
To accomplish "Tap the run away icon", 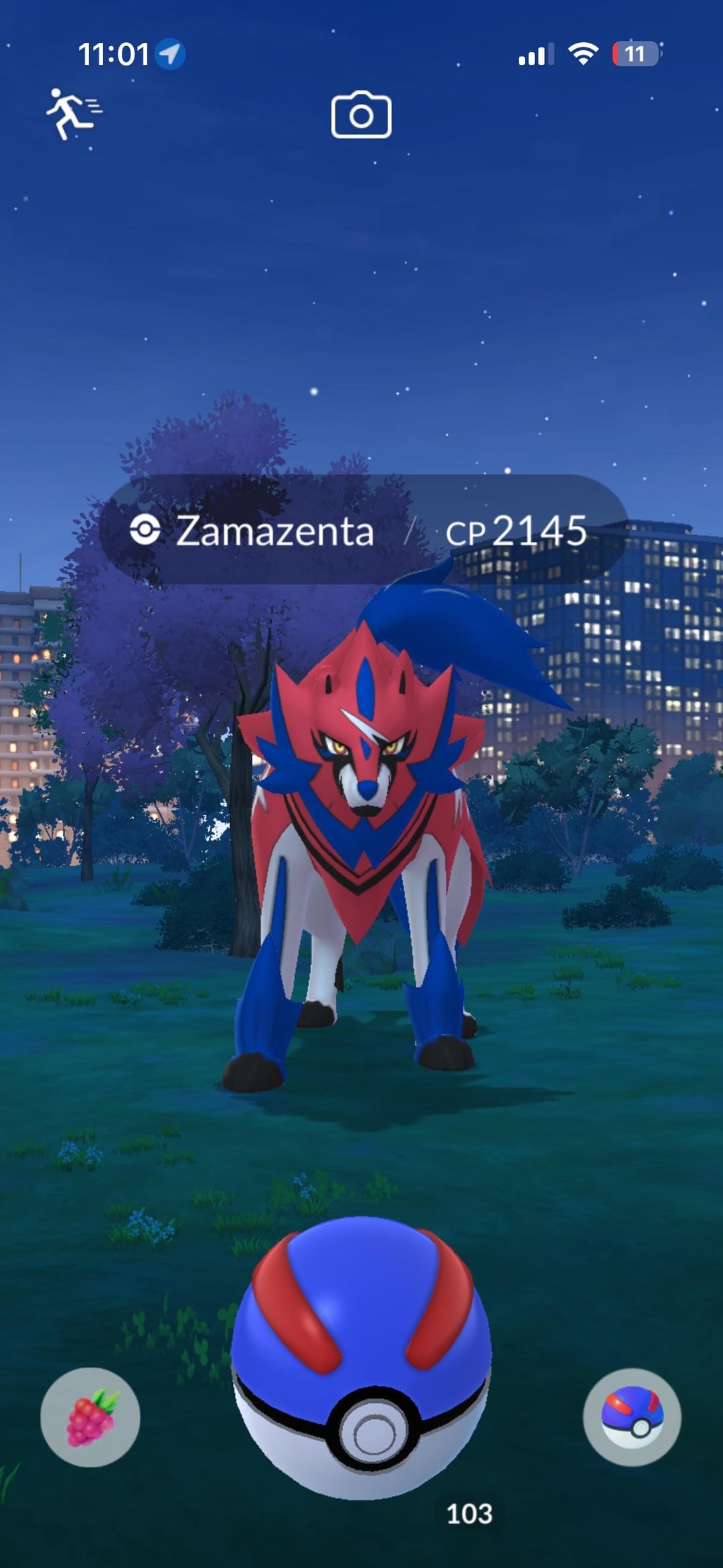I will [x=73, y=114].
